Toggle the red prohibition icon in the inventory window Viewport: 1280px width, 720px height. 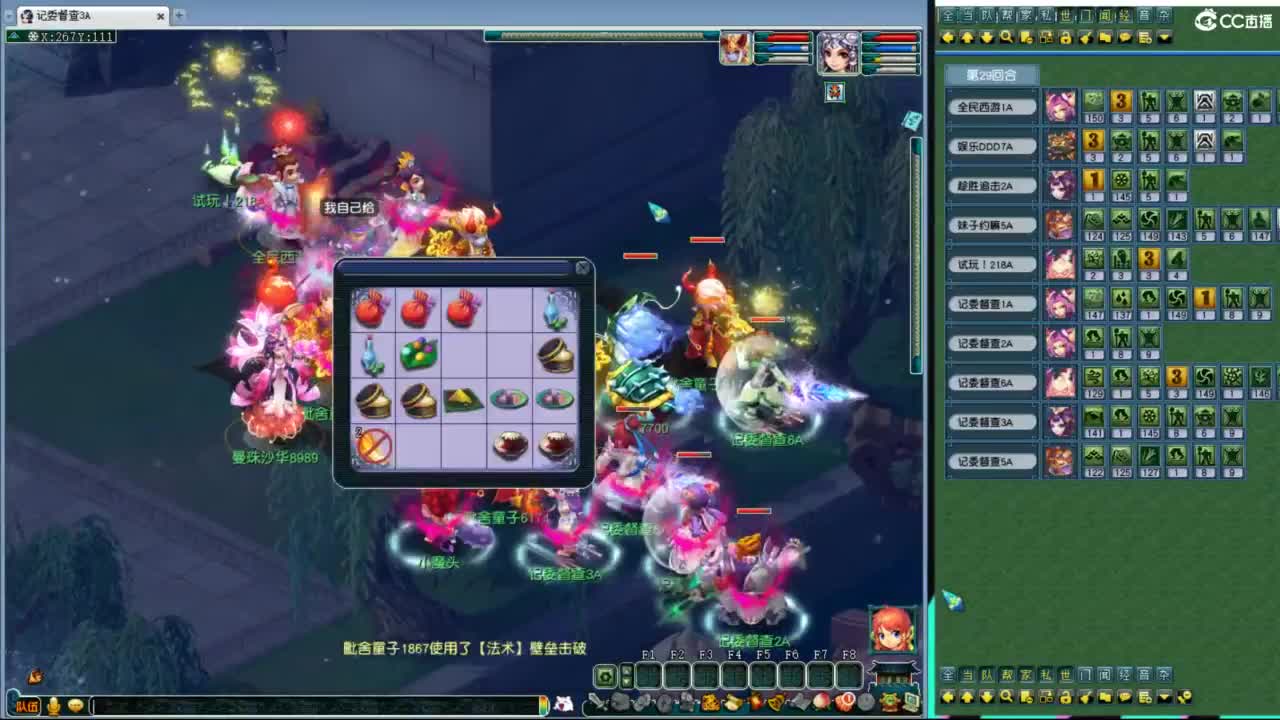(372, 447)
